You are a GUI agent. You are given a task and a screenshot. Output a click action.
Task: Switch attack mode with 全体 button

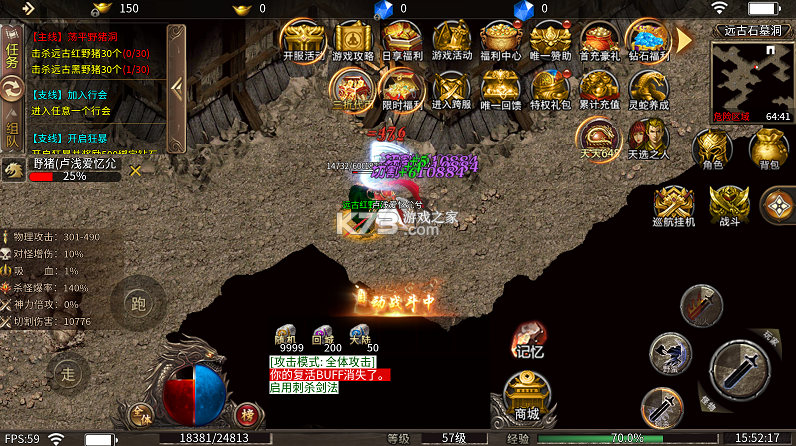141,413
